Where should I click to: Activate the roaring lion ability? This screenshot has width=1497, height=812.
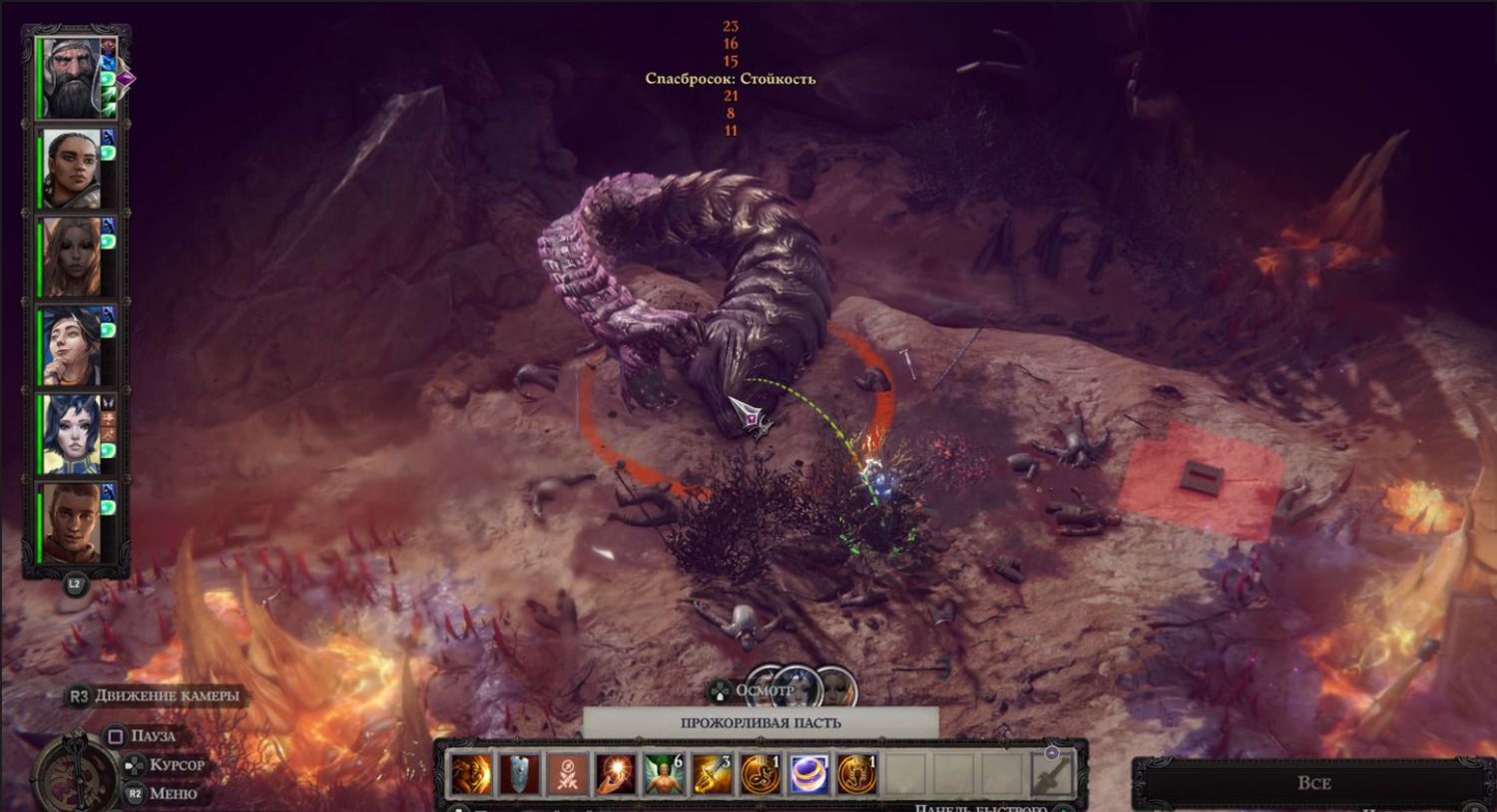[x=471, y=775]
